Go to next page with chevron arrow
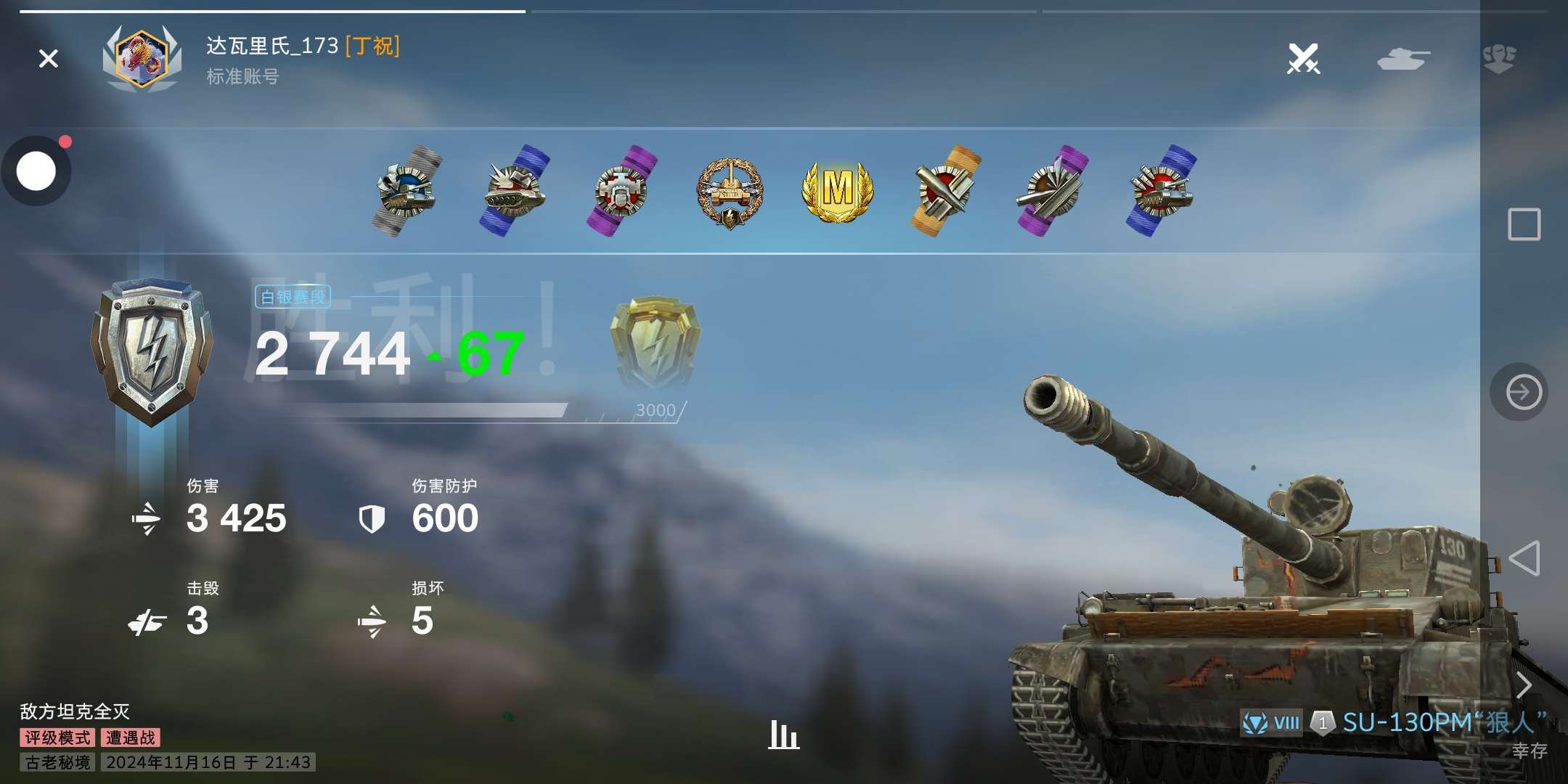The height and width of the screenshot is (784, 1568). pos(1524,685)
